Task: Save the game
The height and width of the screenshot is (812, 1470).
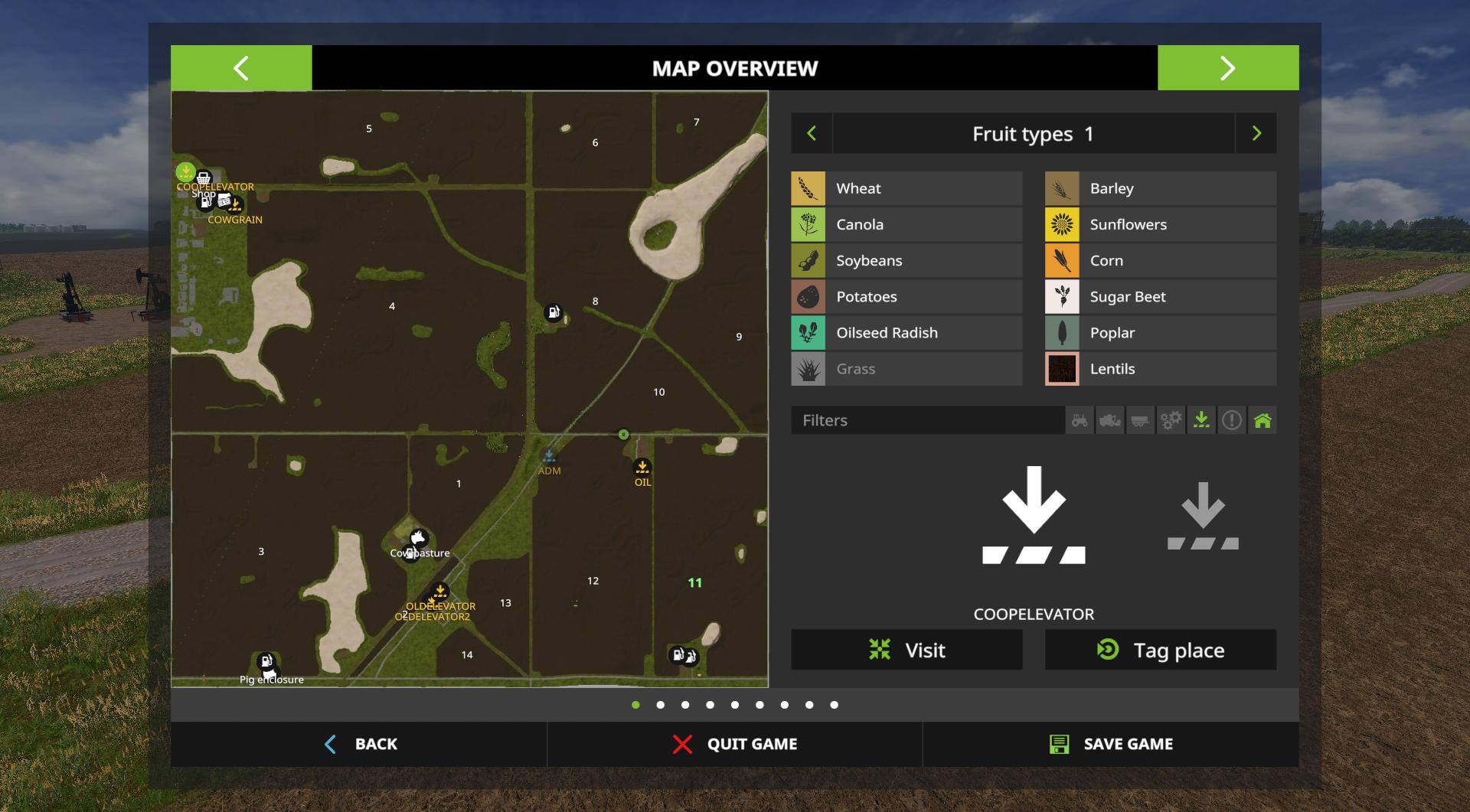Action: click(1111, 744)
